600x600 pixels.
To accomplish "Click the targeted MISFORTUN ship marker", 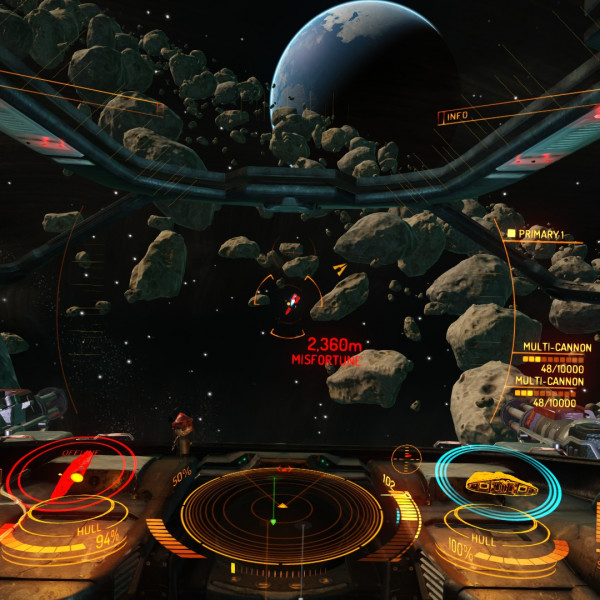I will (x=290, y=305).
